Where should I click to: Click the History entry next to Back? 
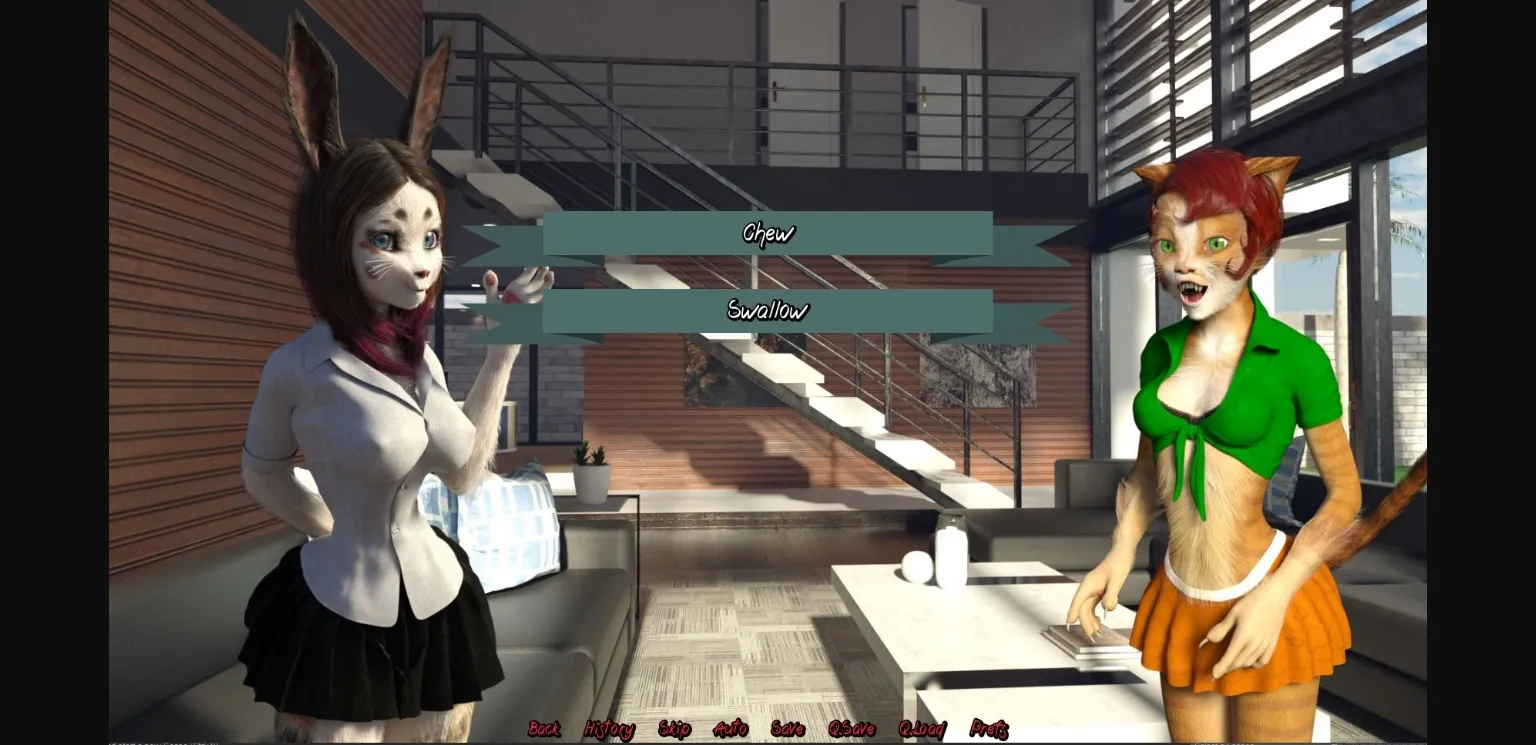click(x=612, y=730)
